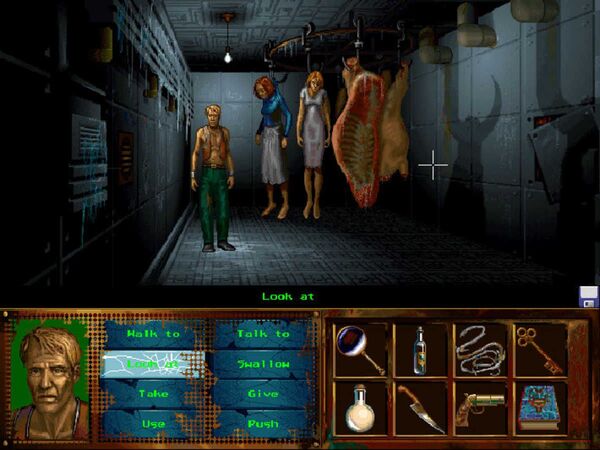
Task: Select the Take verb
Action: [x=153, y=394]
